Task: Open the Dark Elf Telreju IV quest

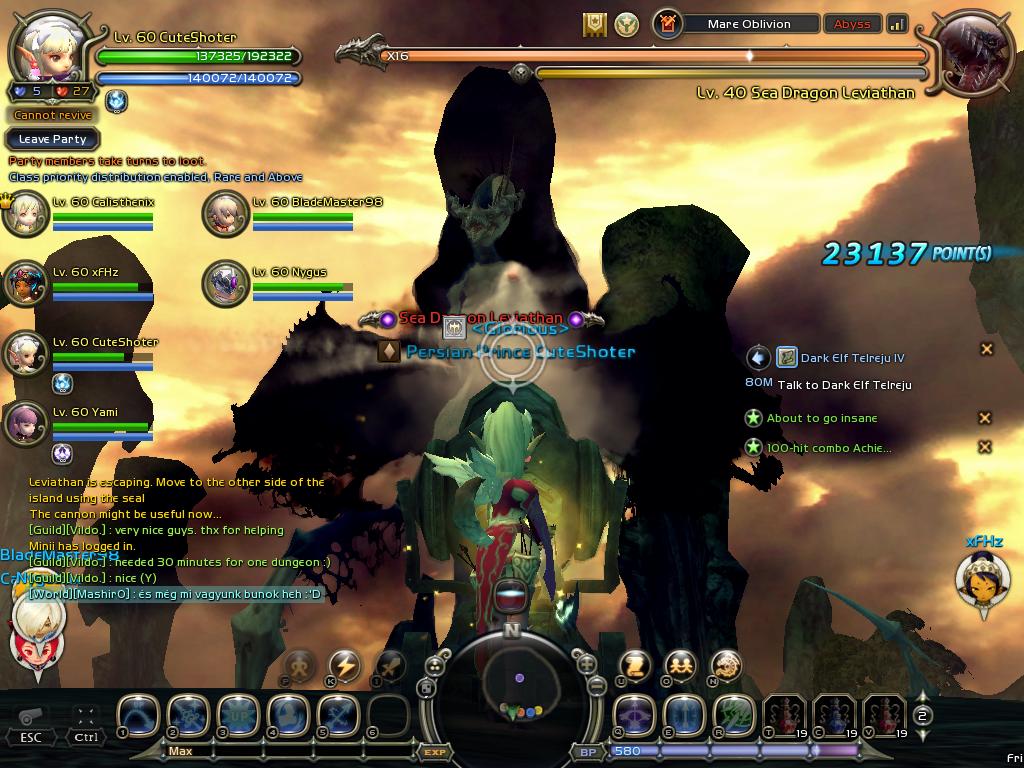Action: point(853,358)
